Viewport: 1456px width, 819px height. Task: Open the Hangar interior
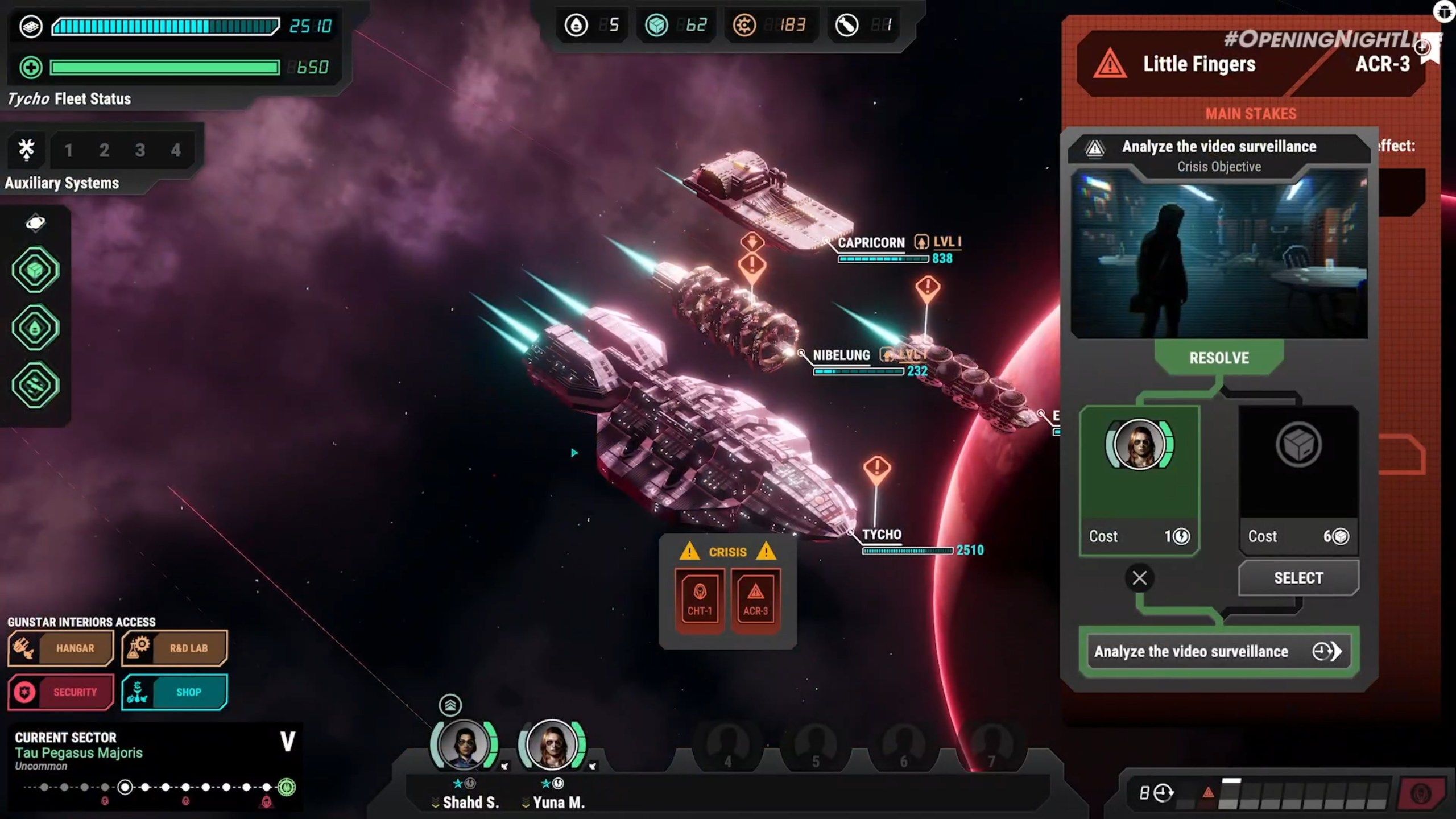tap(61, 648)
